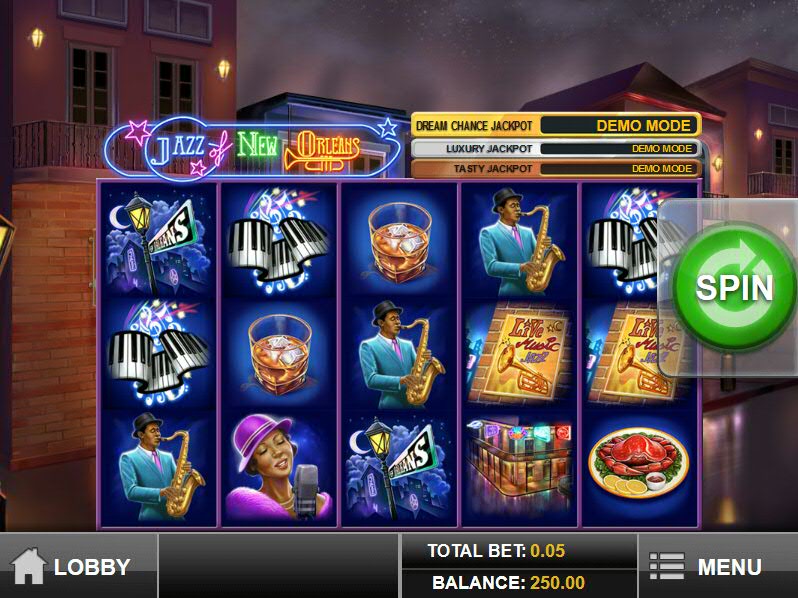Return to the Lobby
The height and width of the screenshot is (598, 798).
[x=78, y=566]
